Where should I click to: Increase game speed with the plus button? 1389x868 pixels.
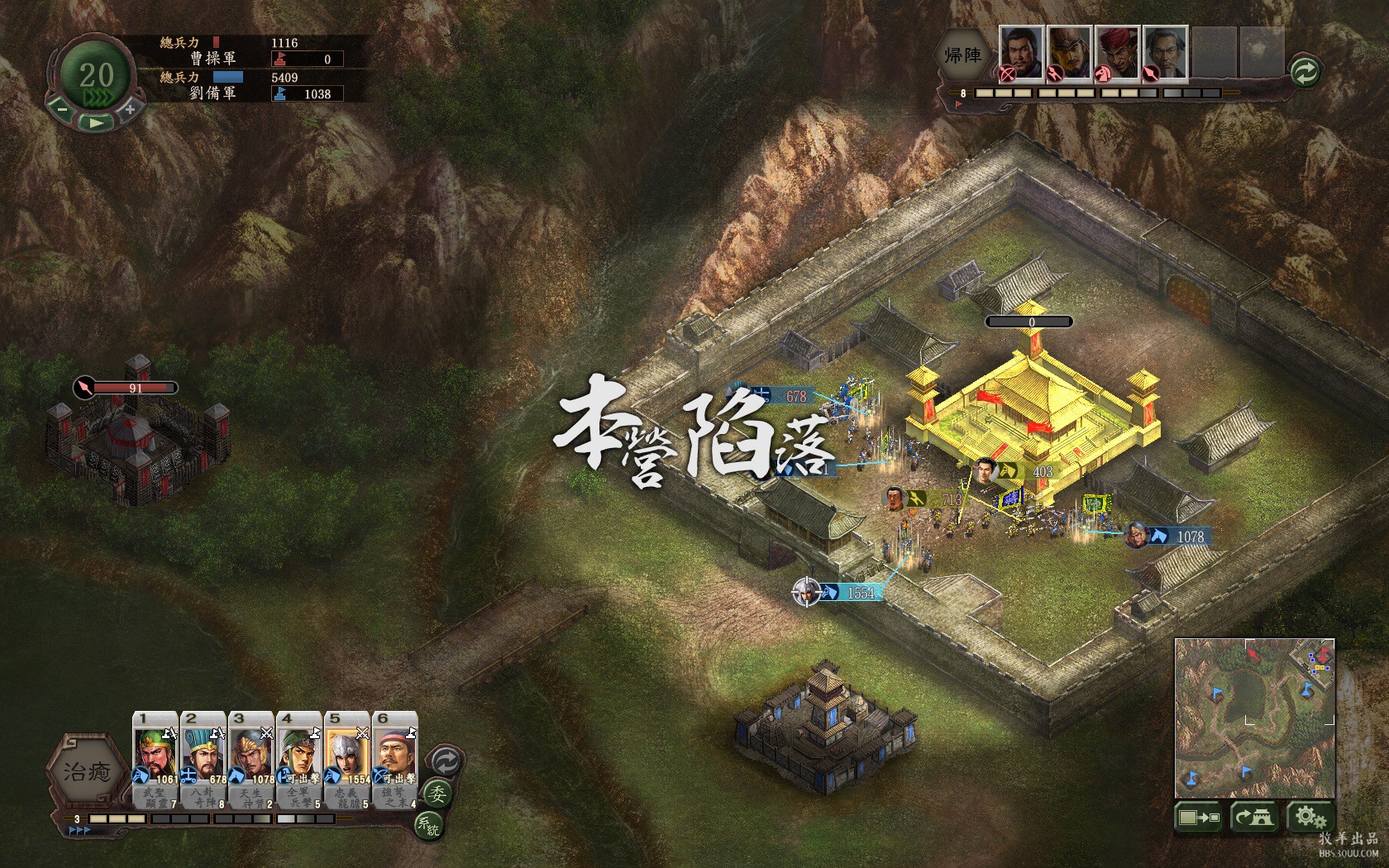click(x=130, y=108)
